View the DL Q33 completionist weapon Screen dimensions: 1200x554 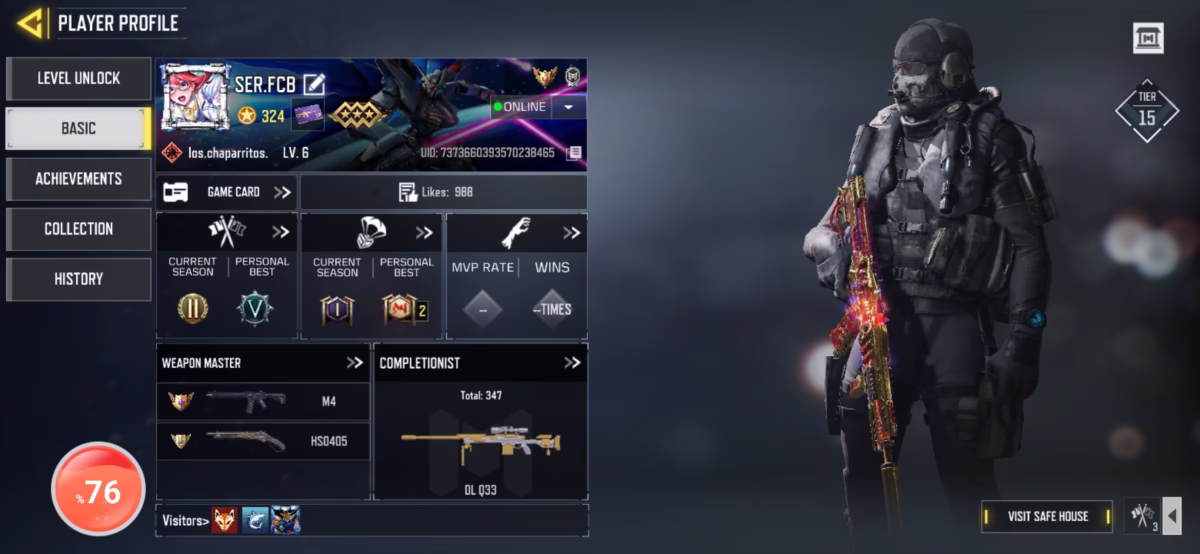480,447
